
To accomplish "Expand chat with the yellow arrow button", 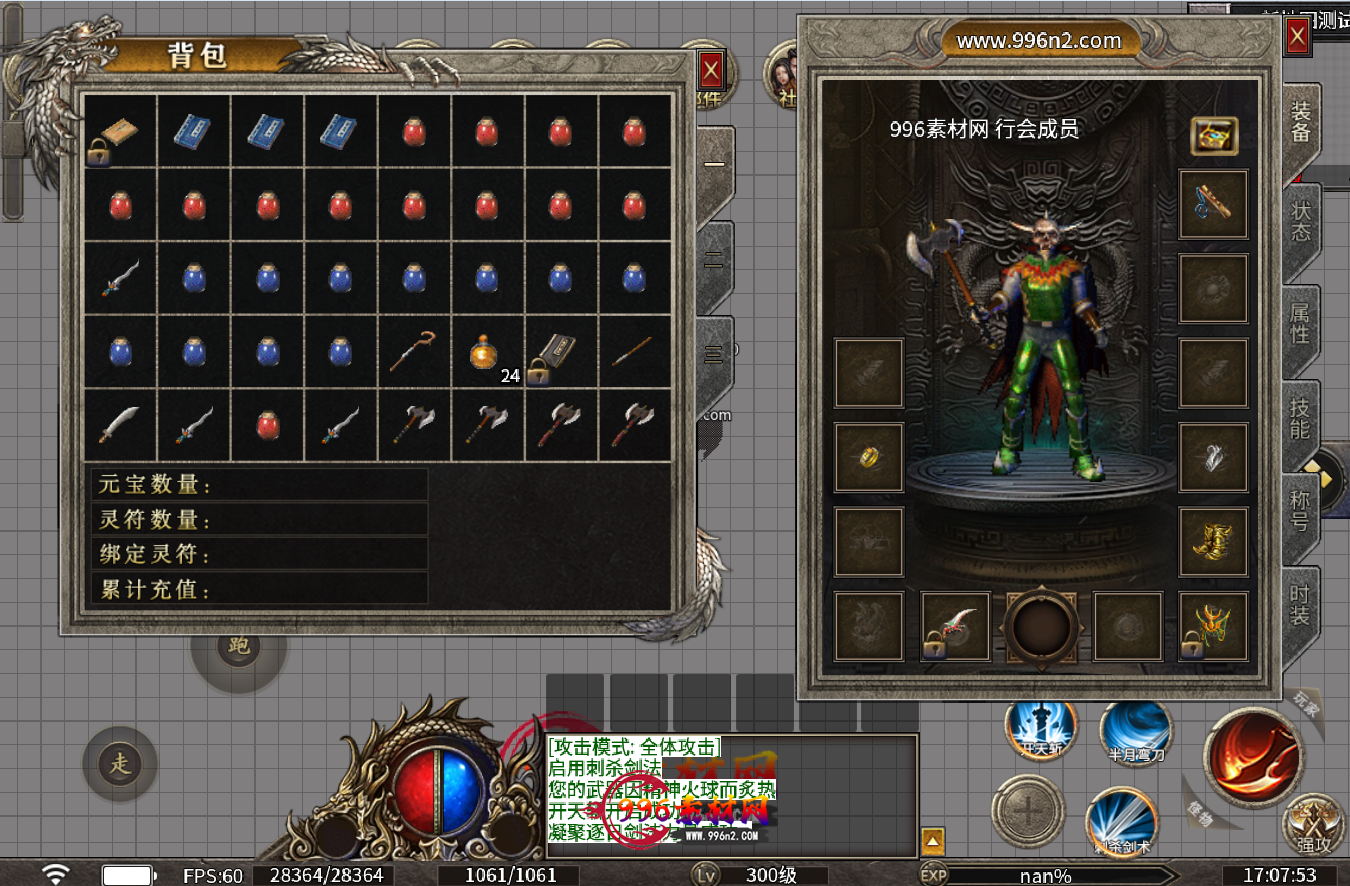I will pos(932,840).
